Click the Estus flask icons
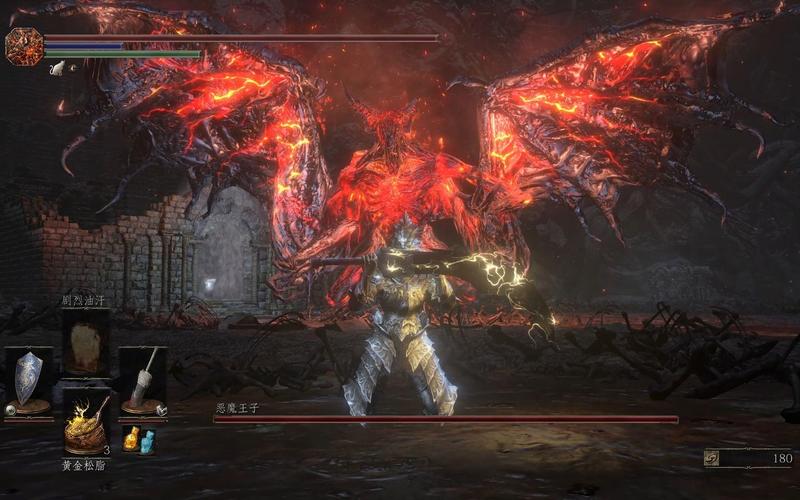Image resolution: width=800 pixels, height=500 pixels. pos(139,439)
